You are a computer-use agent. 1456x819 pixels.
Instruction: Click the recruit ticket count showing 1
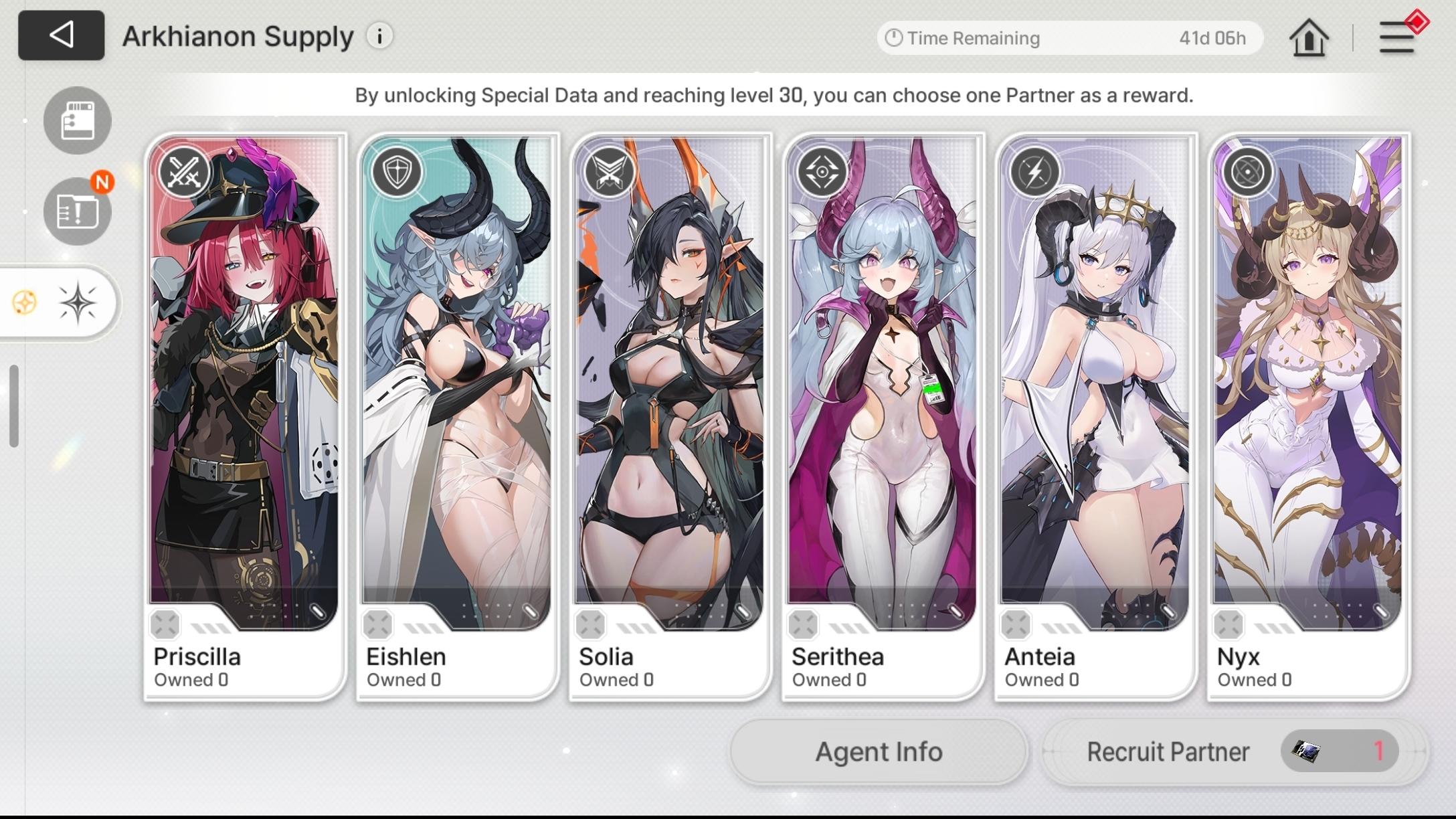coord(1338,751)
